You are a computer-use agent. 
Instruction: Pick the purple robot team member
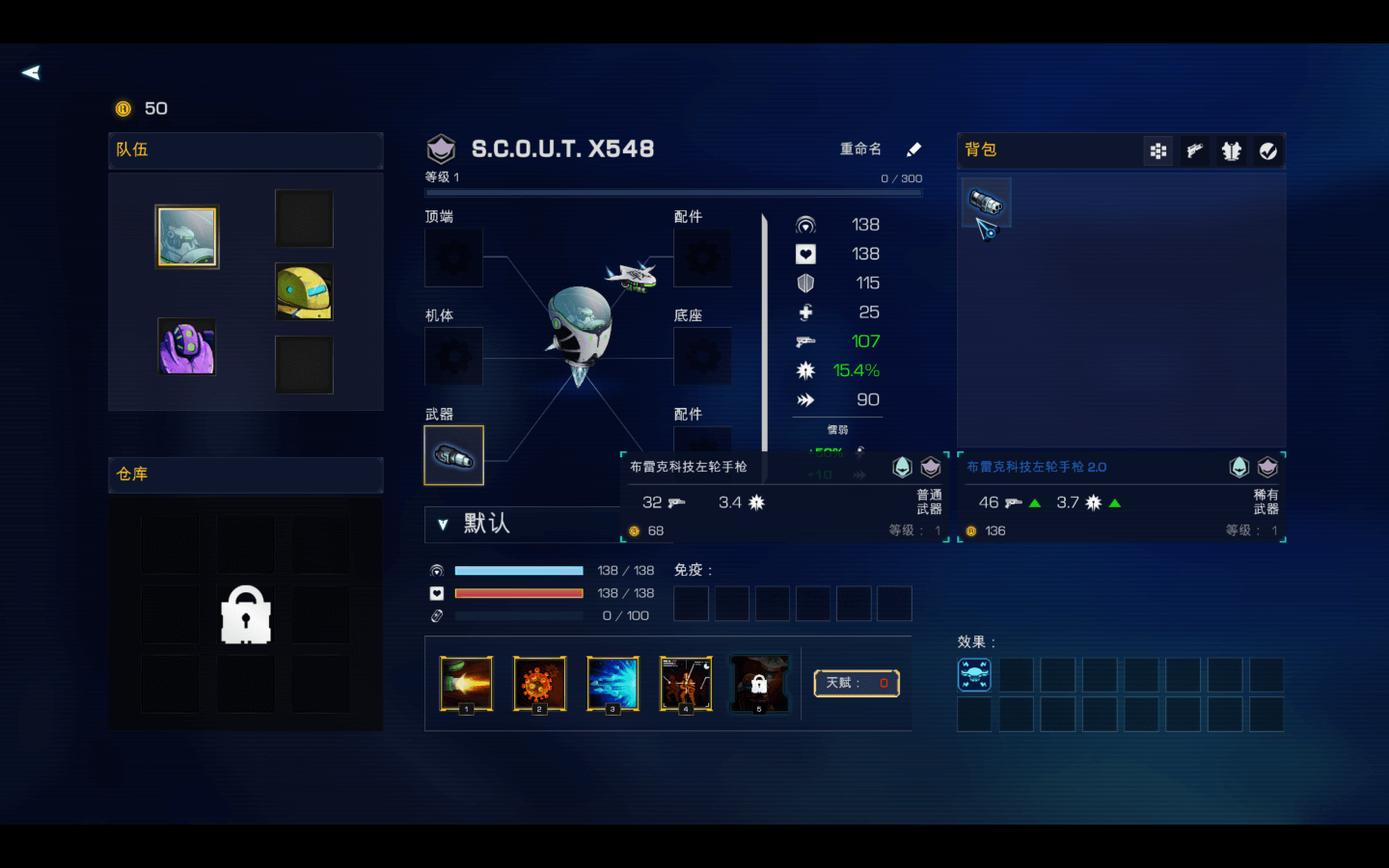click(187, 346)
